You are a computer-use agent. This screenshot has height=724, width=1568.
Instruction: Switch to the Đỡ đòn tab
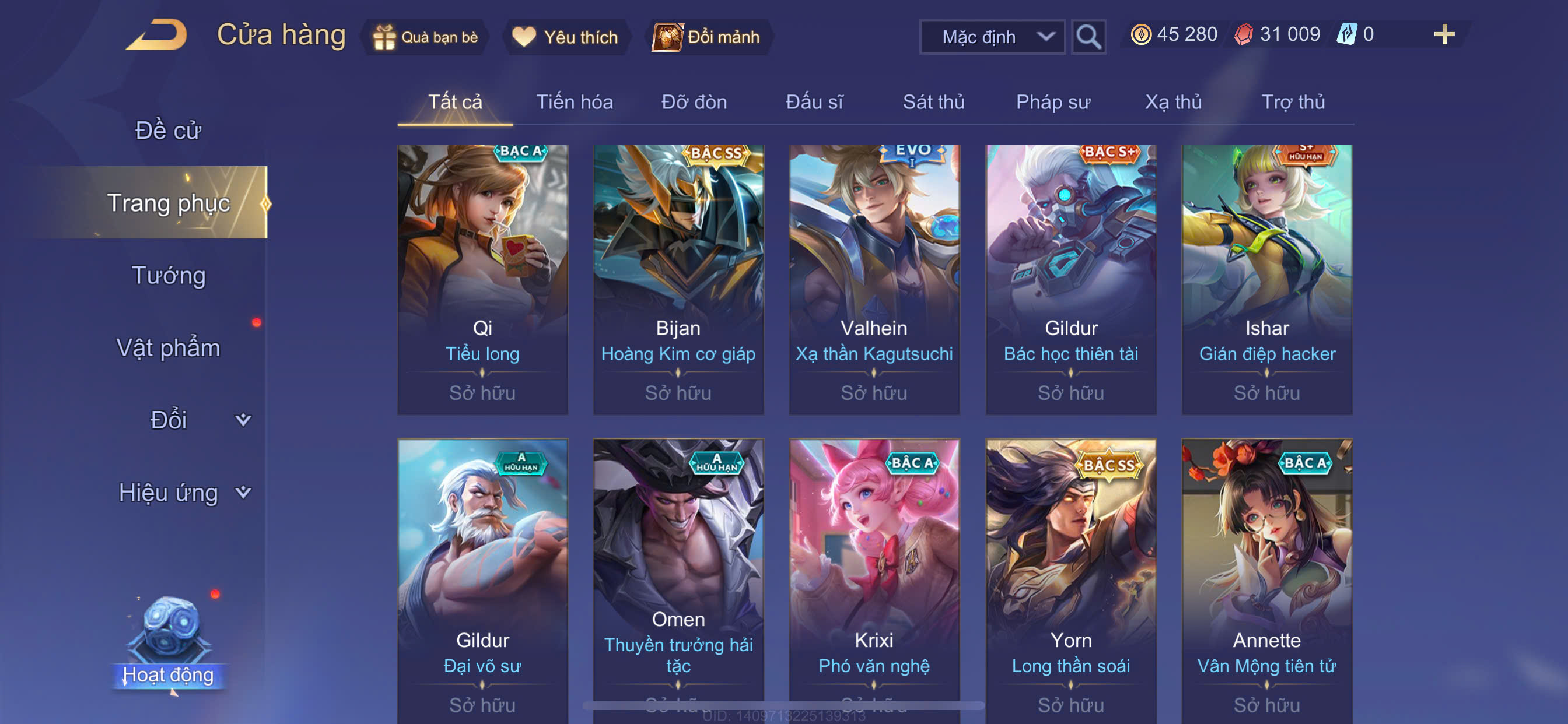tap(694, 102)
